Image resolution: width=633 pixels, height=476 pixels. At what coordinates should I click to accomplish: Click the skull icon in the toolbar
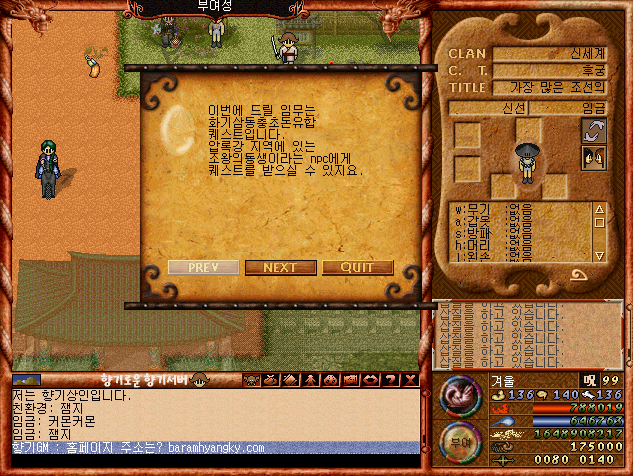251,380
